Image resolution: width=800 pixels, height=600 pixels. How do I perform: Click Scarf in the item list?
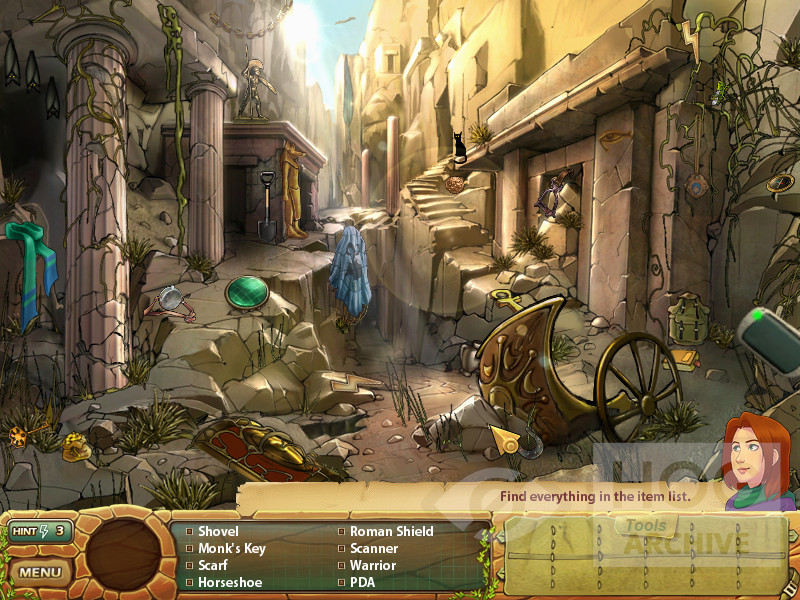(212, 565)
